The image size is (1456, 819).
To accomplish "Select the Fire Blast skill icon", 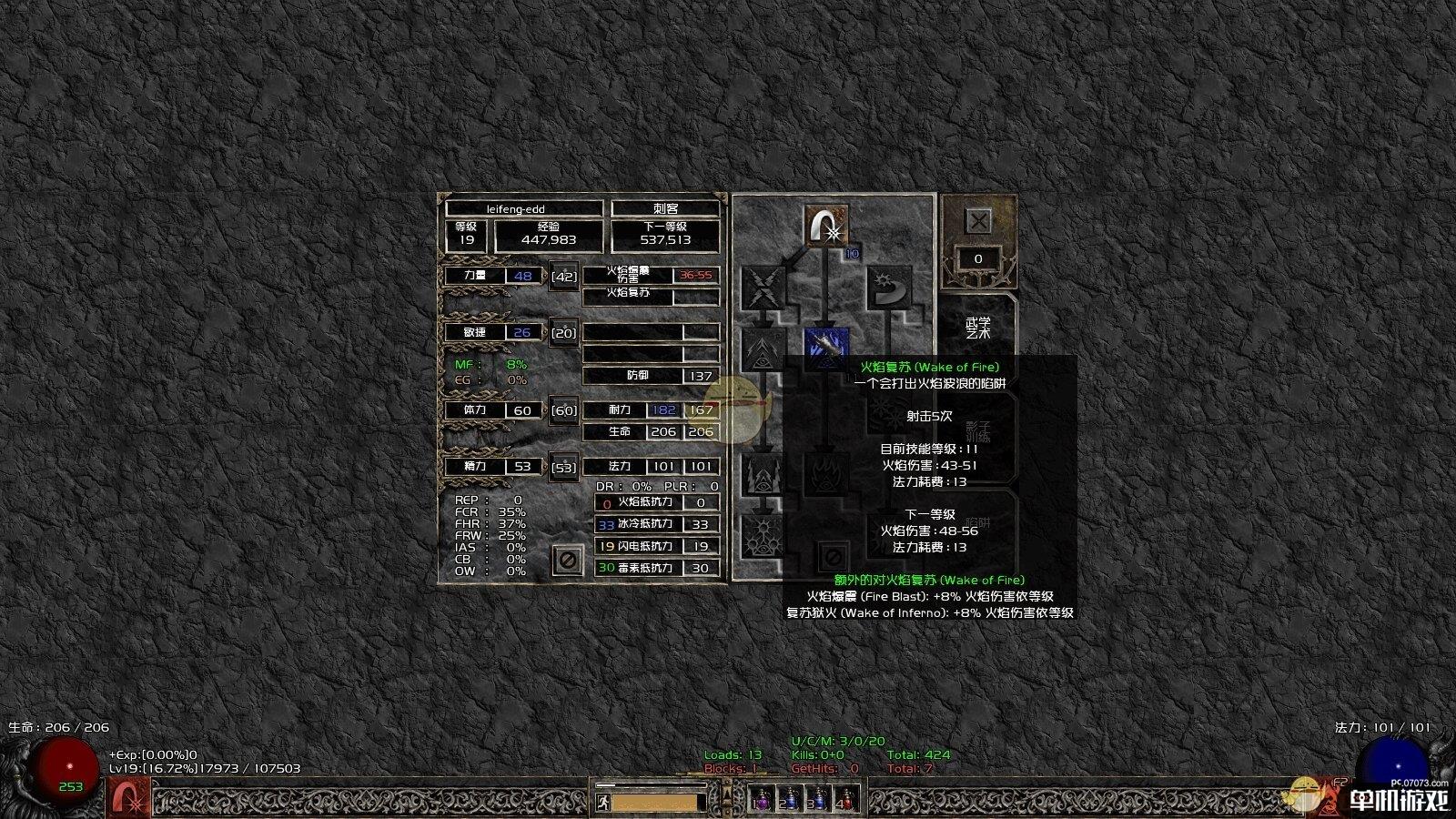I will click(x=826, y=226).
